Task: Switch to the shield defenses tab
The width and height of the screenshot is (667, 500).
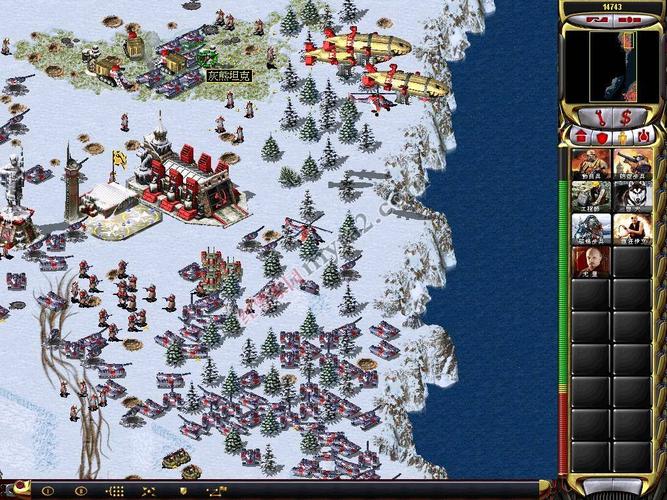Action: (x=600, y=136)
